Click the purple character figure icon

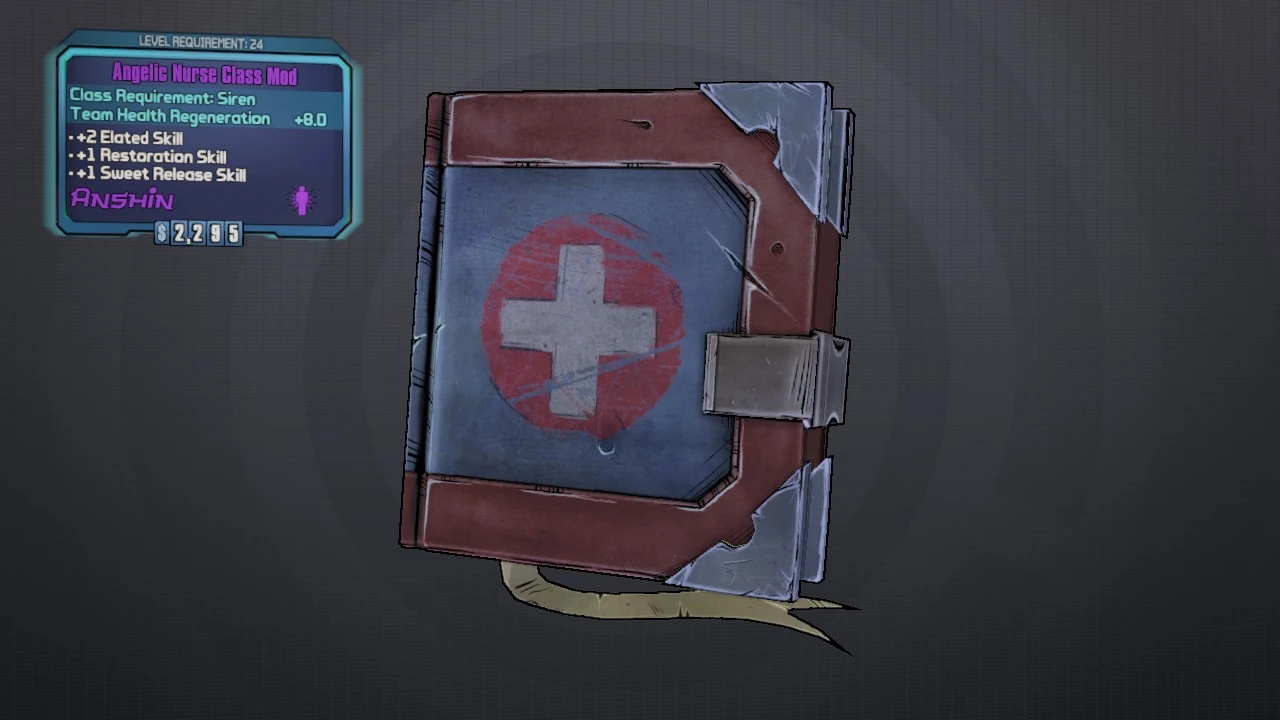pos(301,200)
